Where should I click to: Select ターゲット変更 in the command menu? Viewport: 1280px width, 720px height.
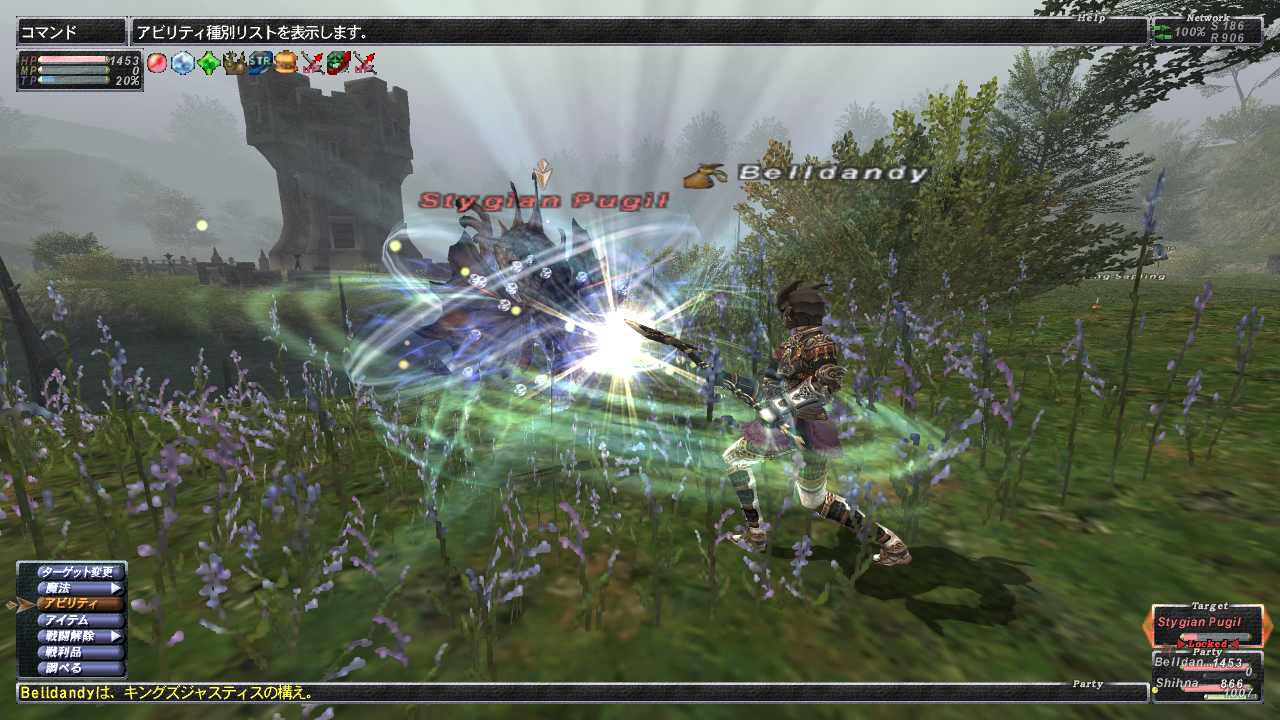[80, 572]
